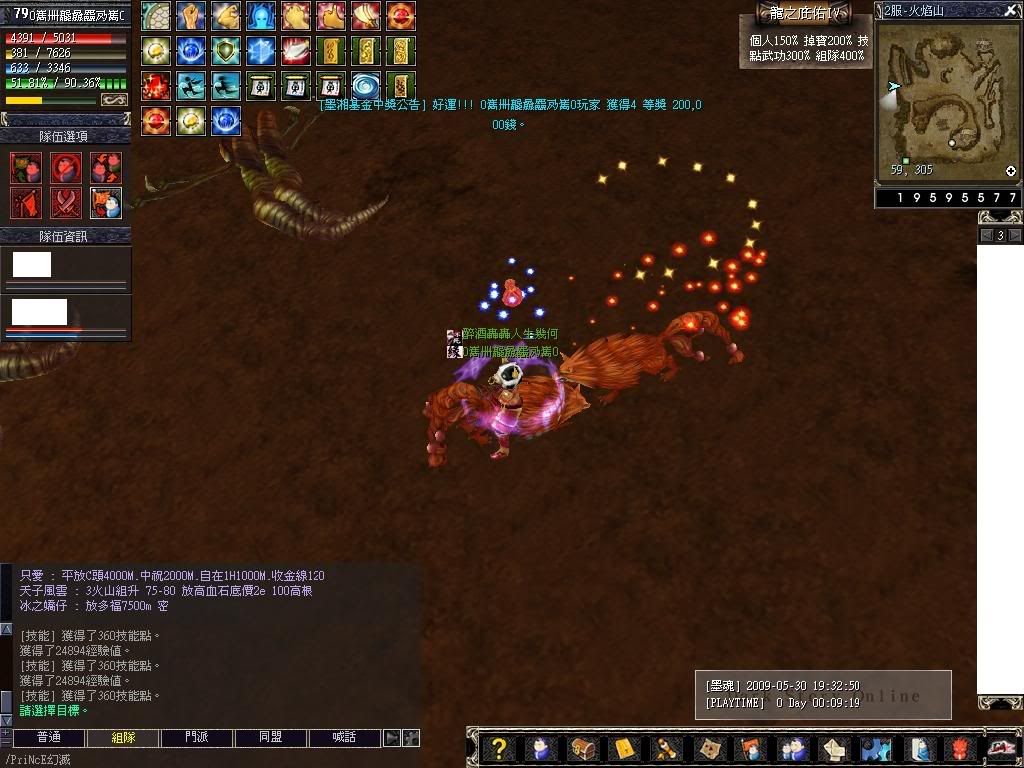Open help with the yellow question mark icon
The width and height of the screenshot is (1024, 768).
500,748
